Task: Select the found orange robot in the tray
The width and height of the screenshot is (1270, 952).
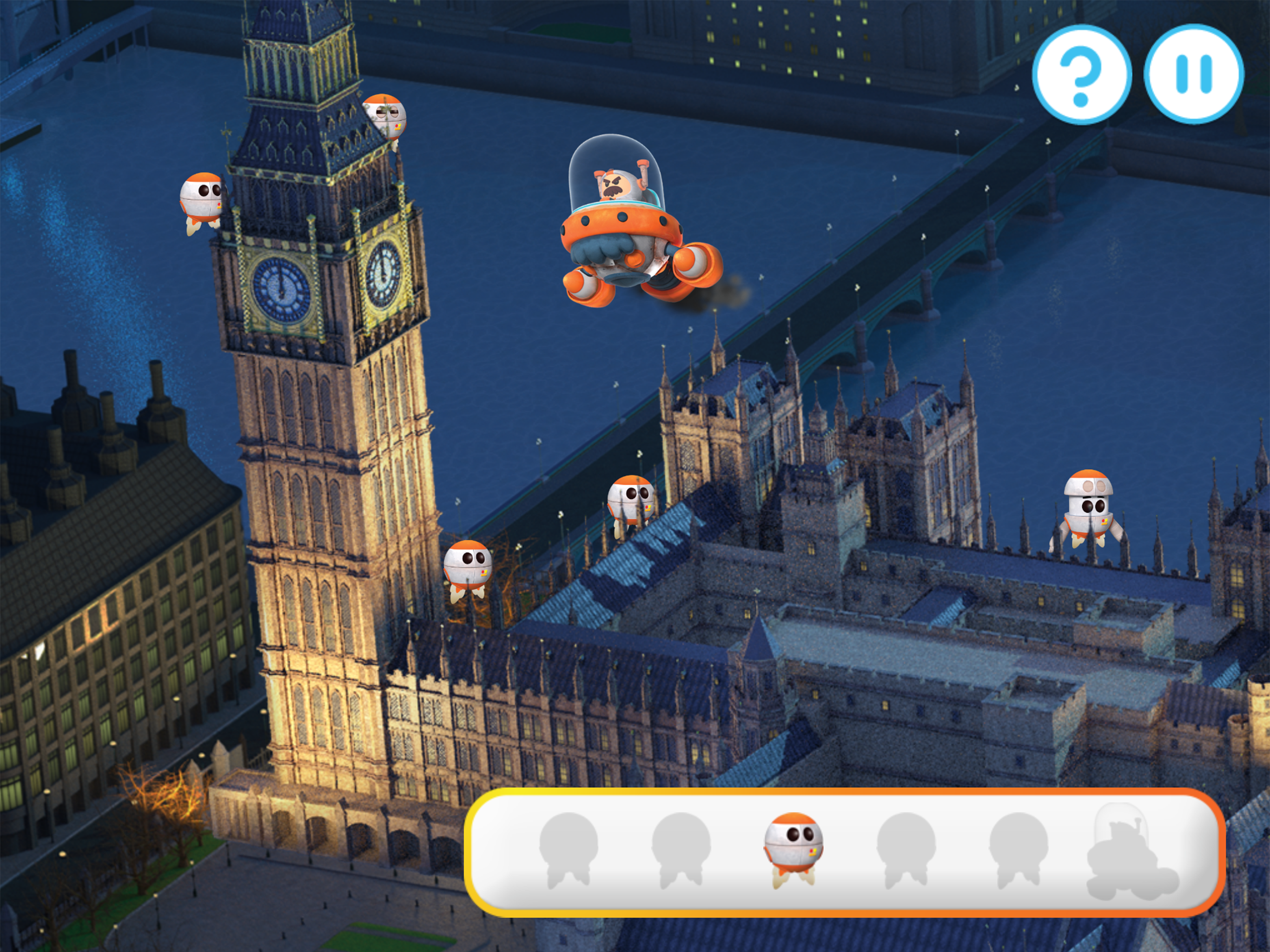Action: click(793, 848)
